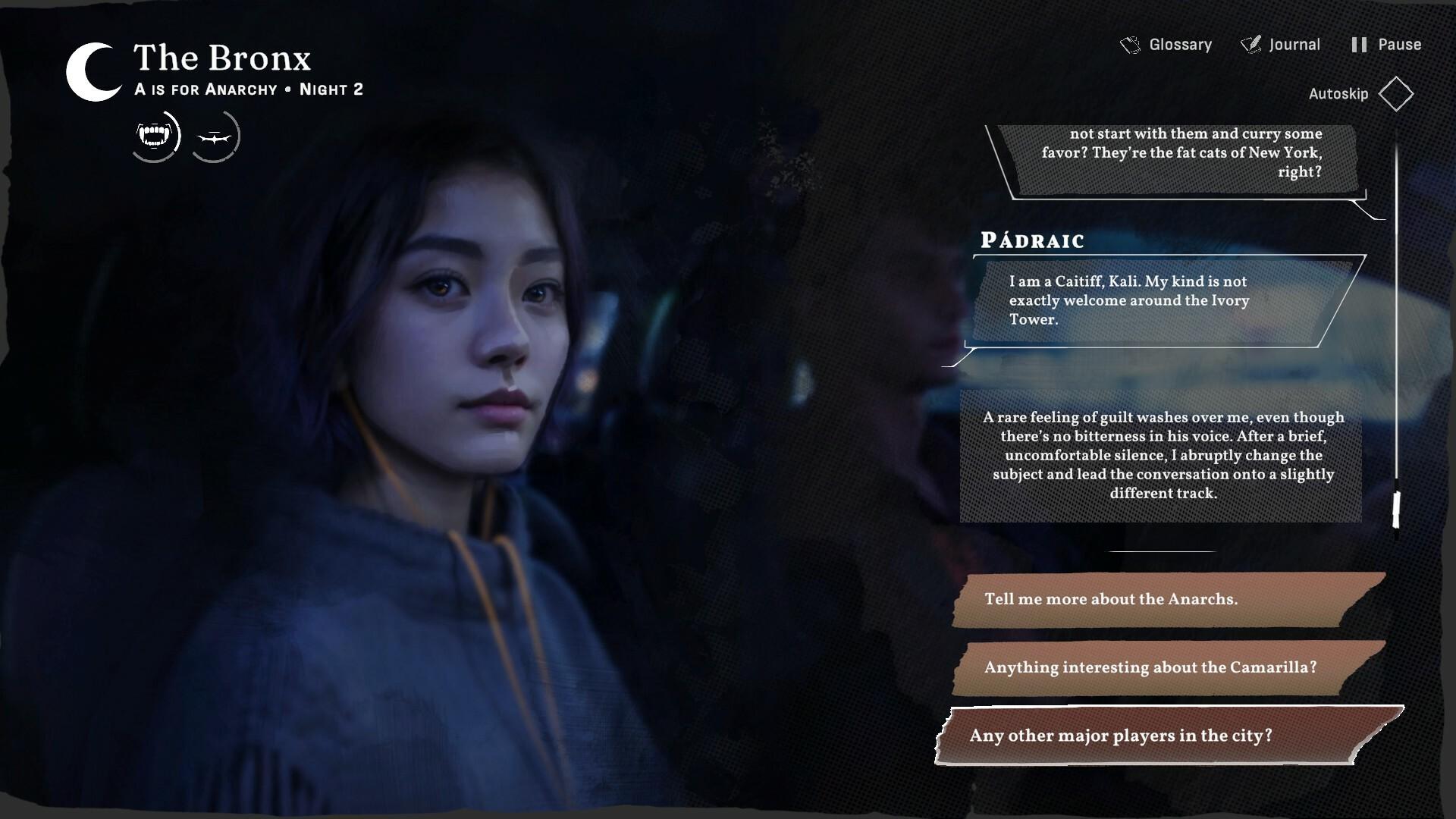The image size is (1456, 819).
Task: Click the narration box about guilt
Action: pyautogui.click(x=1163, y=455)
